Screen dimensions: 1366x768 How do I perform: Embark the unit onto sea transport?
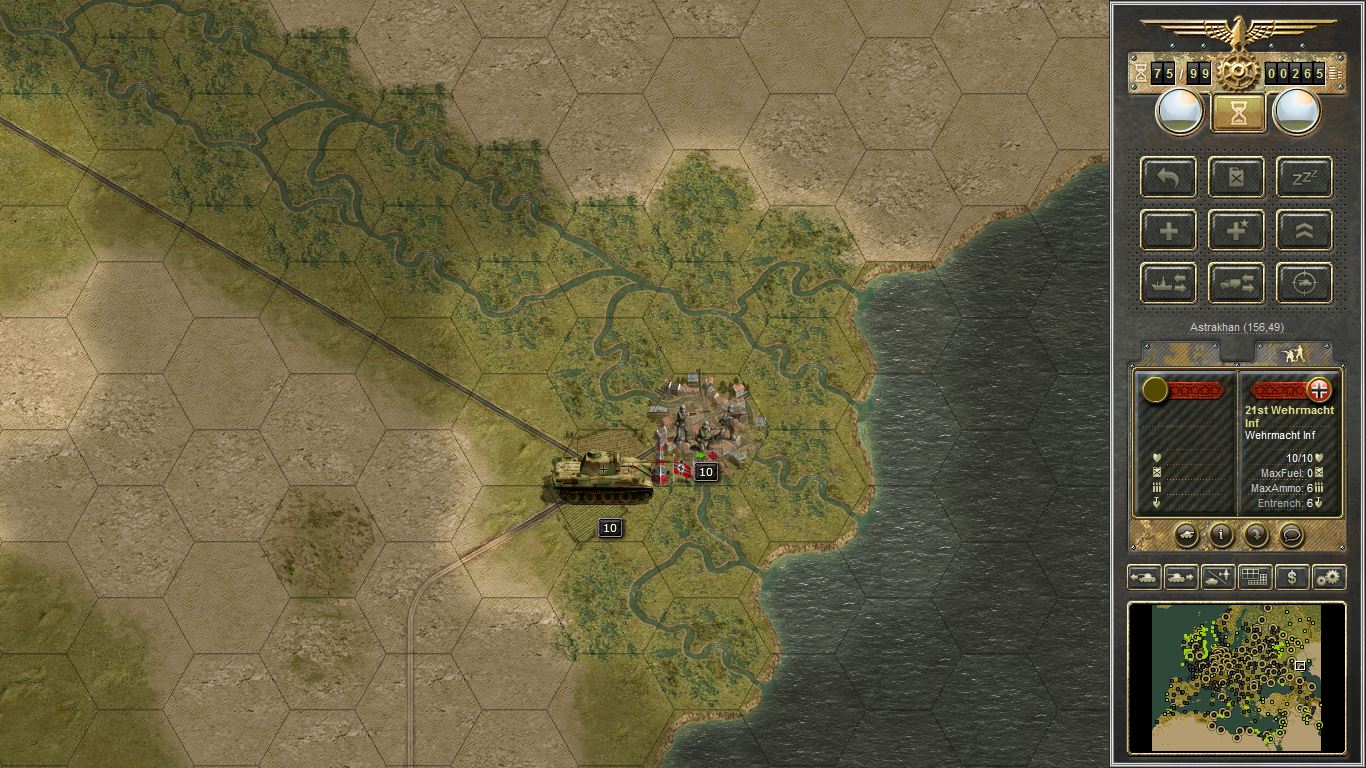pyautogui.click(x=1167, y=283)
